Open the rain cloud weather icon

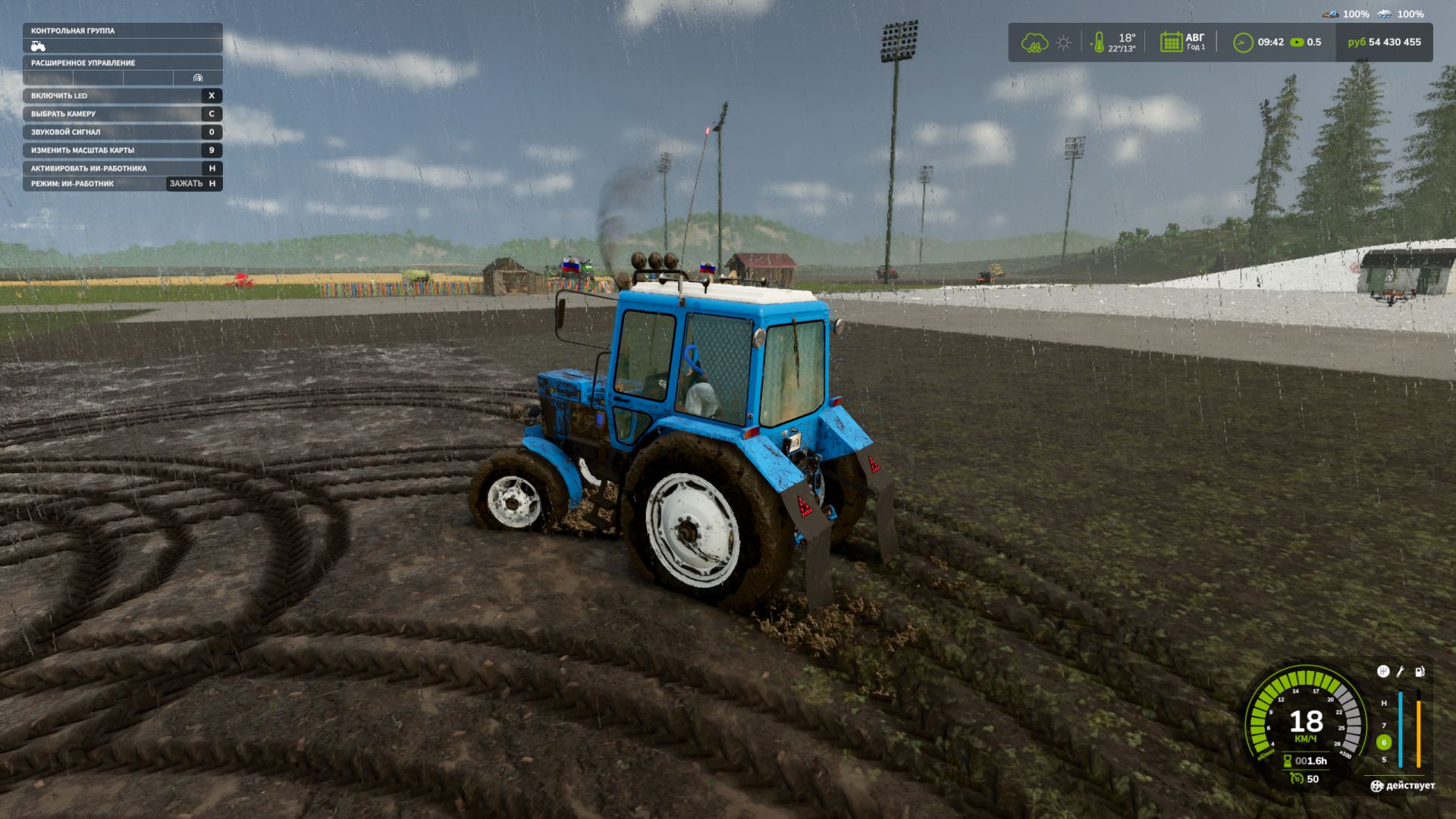point(1033,43)
